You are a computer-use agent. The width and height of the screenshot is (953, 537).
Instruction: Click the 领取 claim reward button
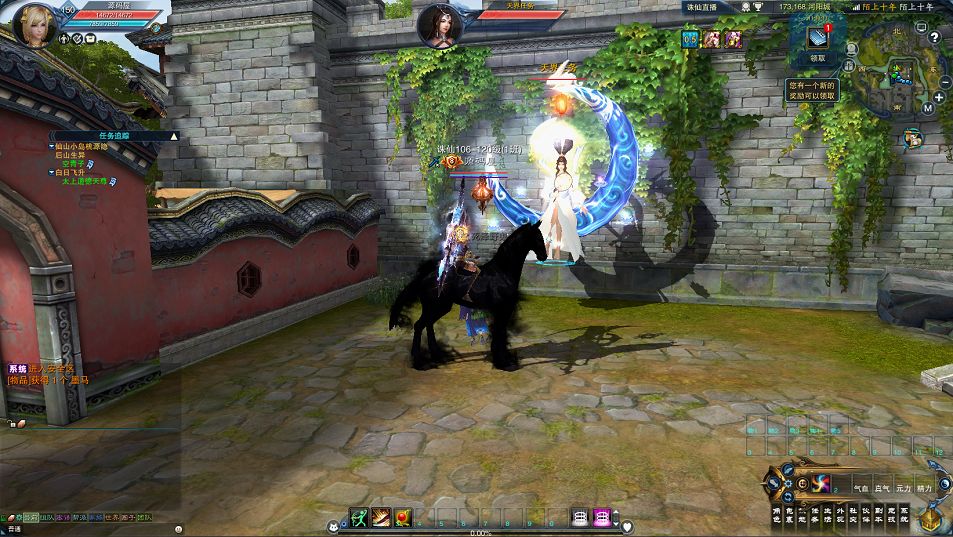pos(818,58)
